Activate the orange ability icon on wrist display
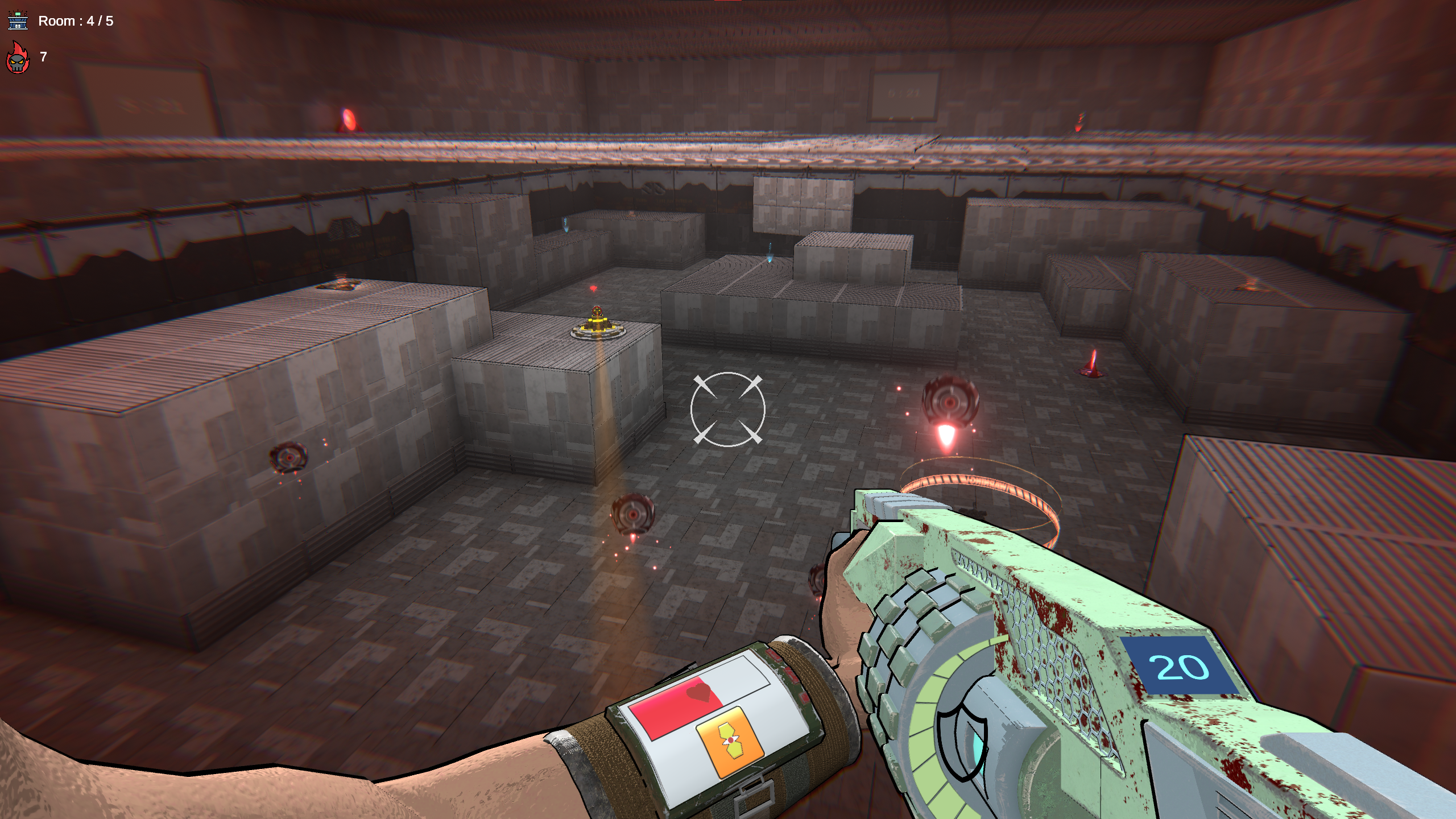1456x819 pixels. [729, 742]
